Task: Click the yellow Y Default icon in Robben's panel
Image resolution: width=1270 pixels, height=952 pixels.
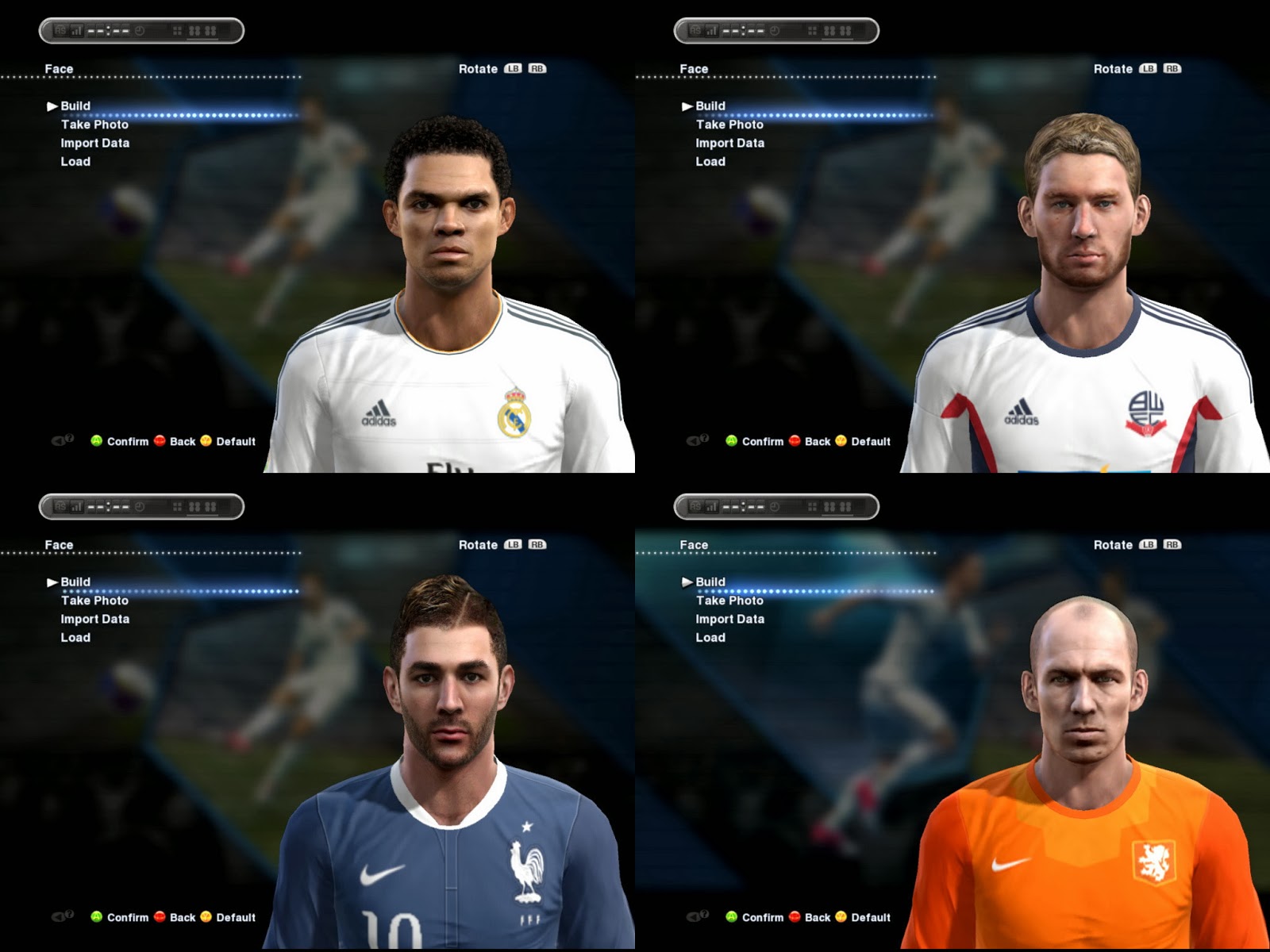Action: pos(840,916)
